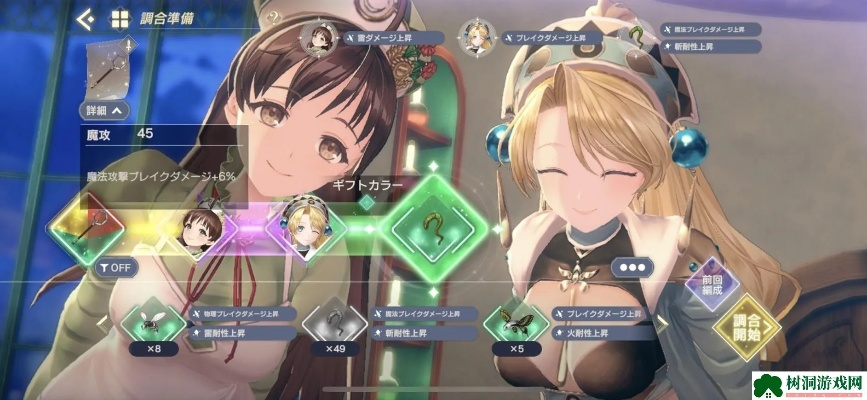The height and width of the screenshot is (400, 867).
Task: Choose the green insect ingredient with ×5
Action: (x=516, y=324)
